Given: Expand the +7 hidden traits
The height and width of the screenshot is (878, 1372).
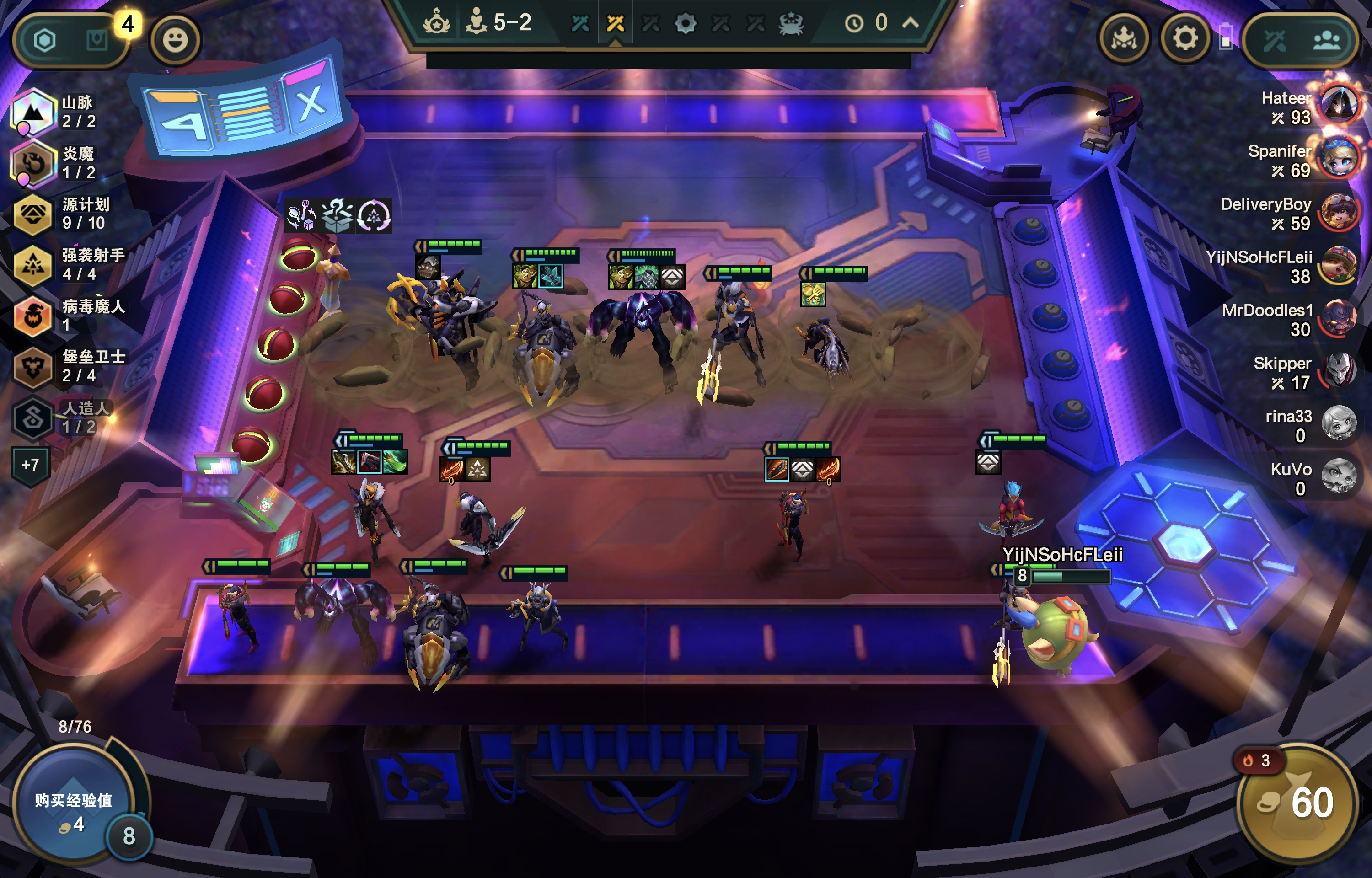Looking at the screenshot, I should coord(31,465).
